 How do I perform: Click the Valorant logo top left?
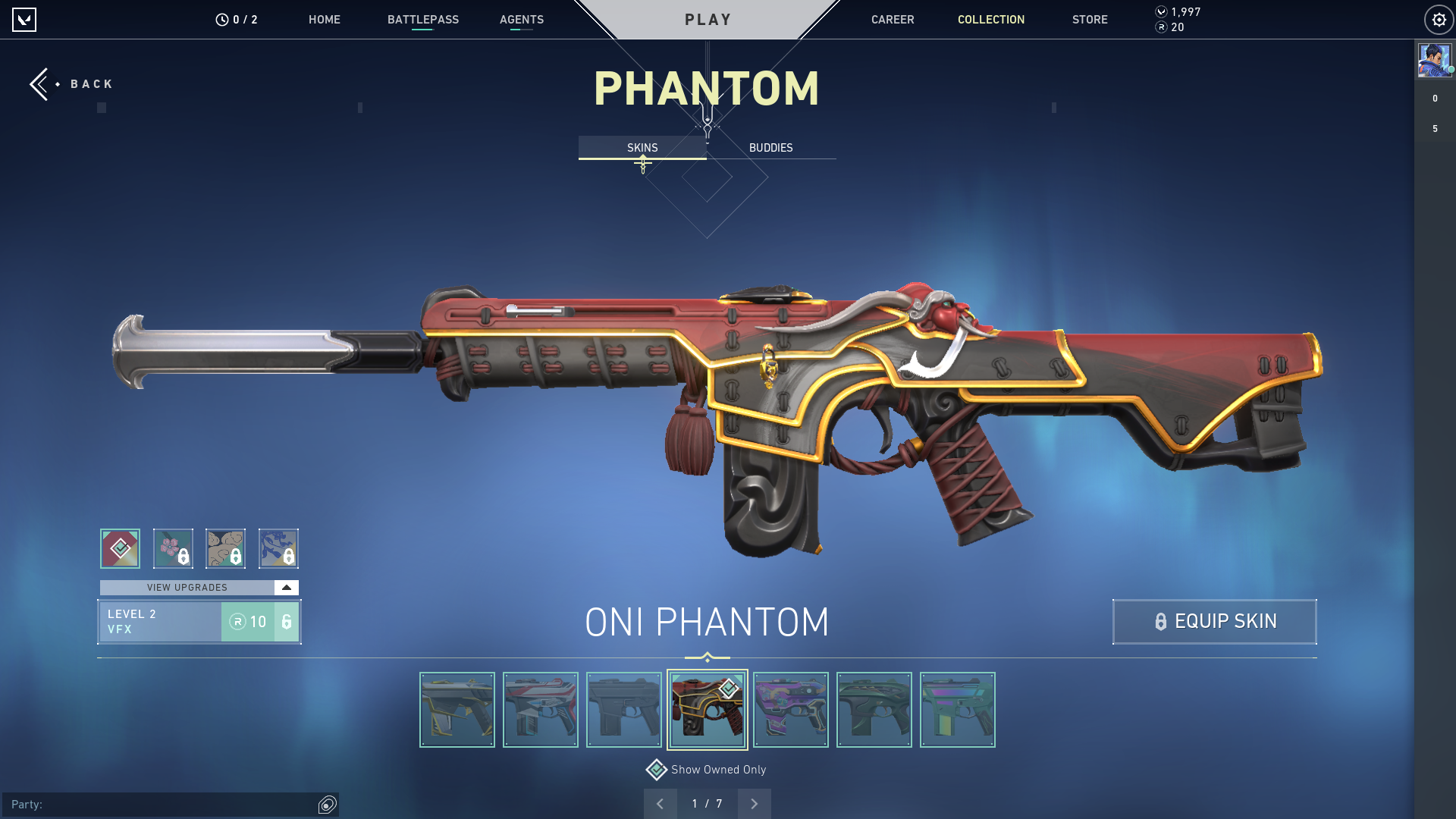[x=25, y=19]
